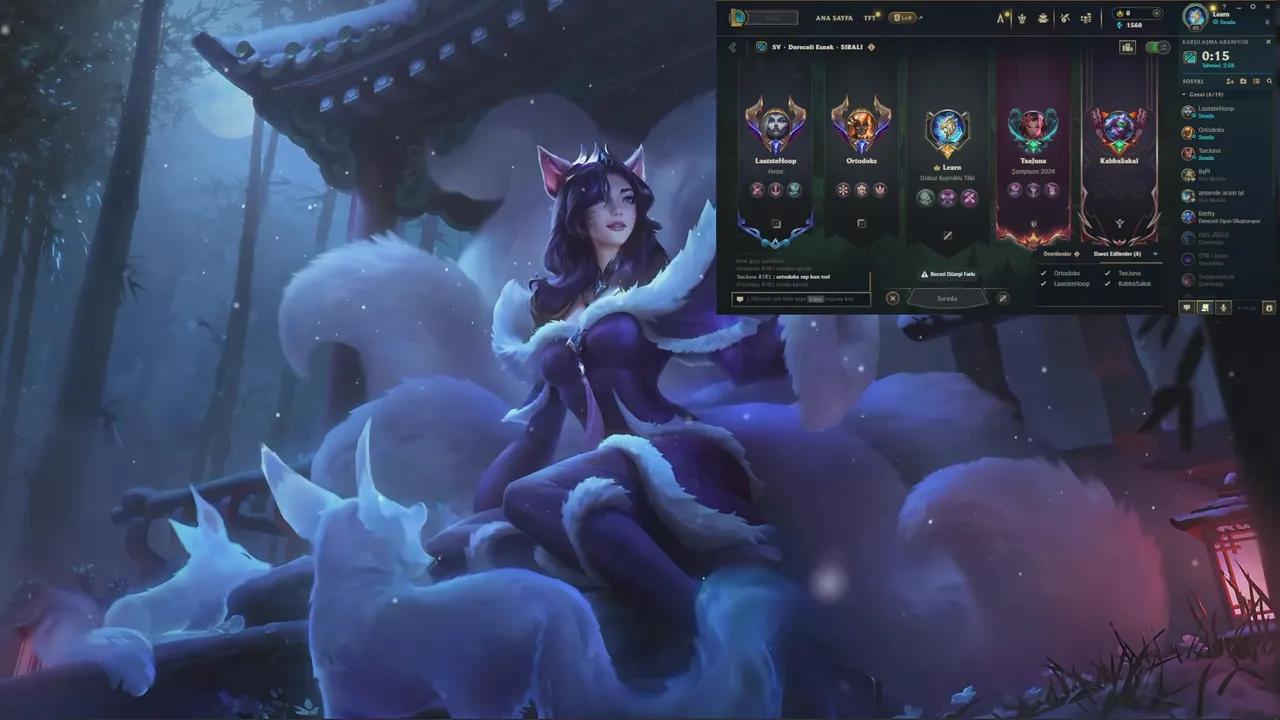Open the Clash trophy icon
Screen dimensions: 1280x720
pyautogui.click(x=1022, y=17)
